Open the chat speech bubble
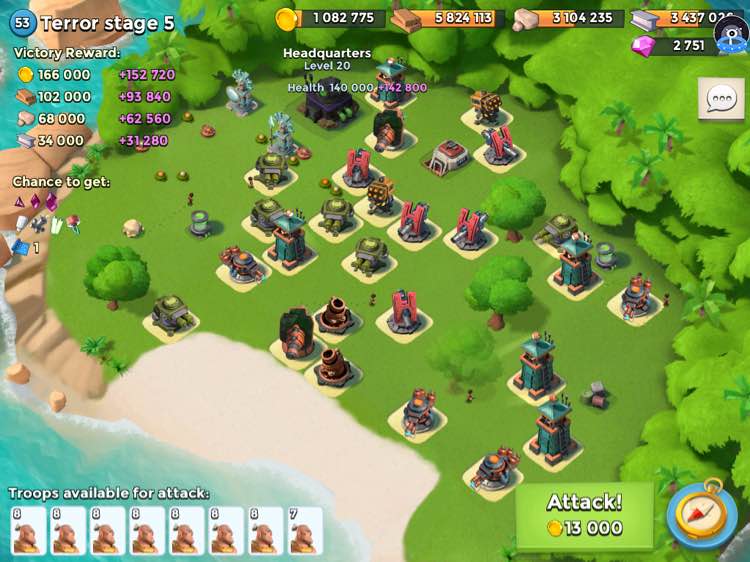The image size is (750, 562). (x=721, y=99)
